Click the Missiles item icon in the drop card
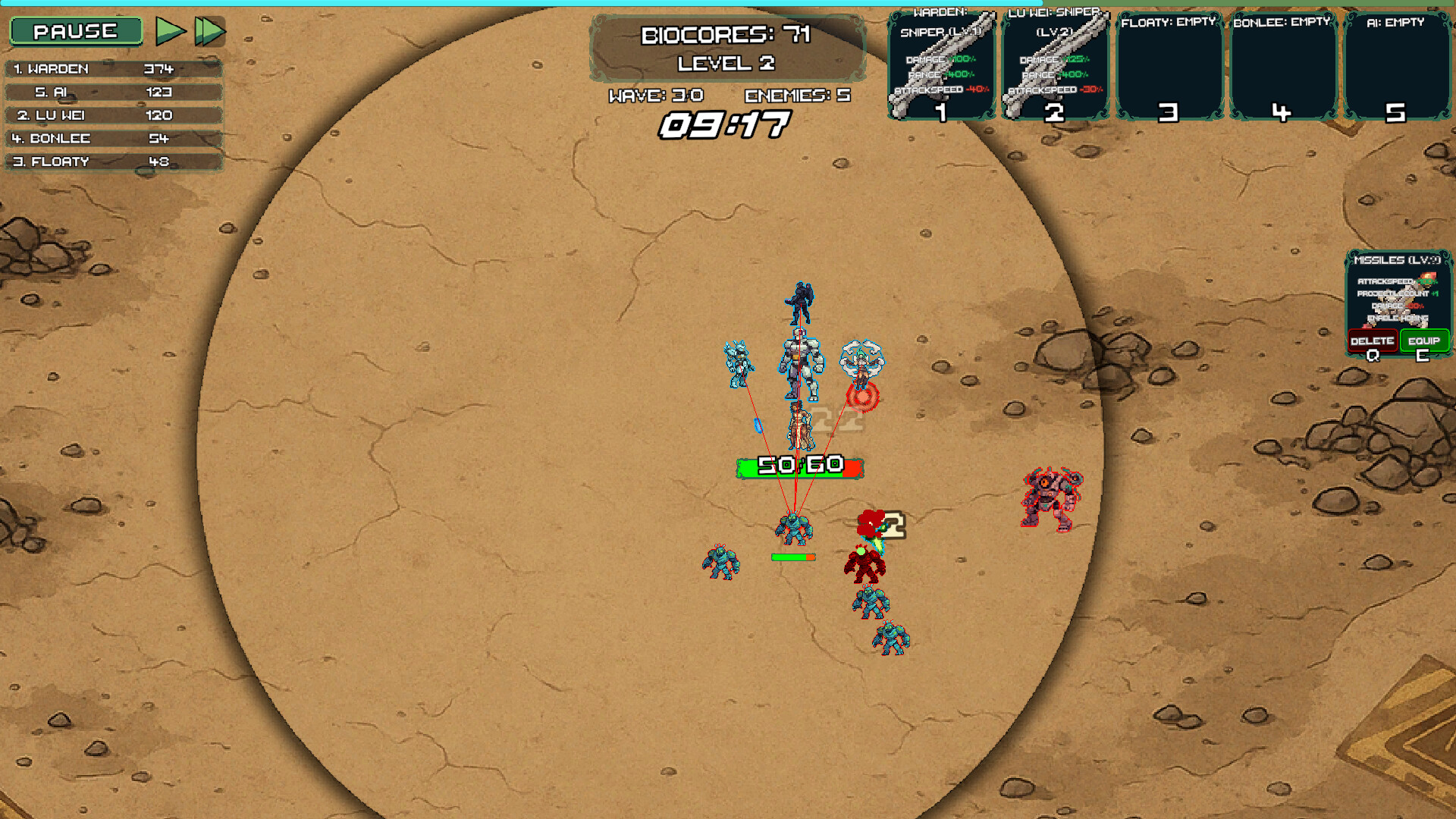 click(x=1398, y=303)
